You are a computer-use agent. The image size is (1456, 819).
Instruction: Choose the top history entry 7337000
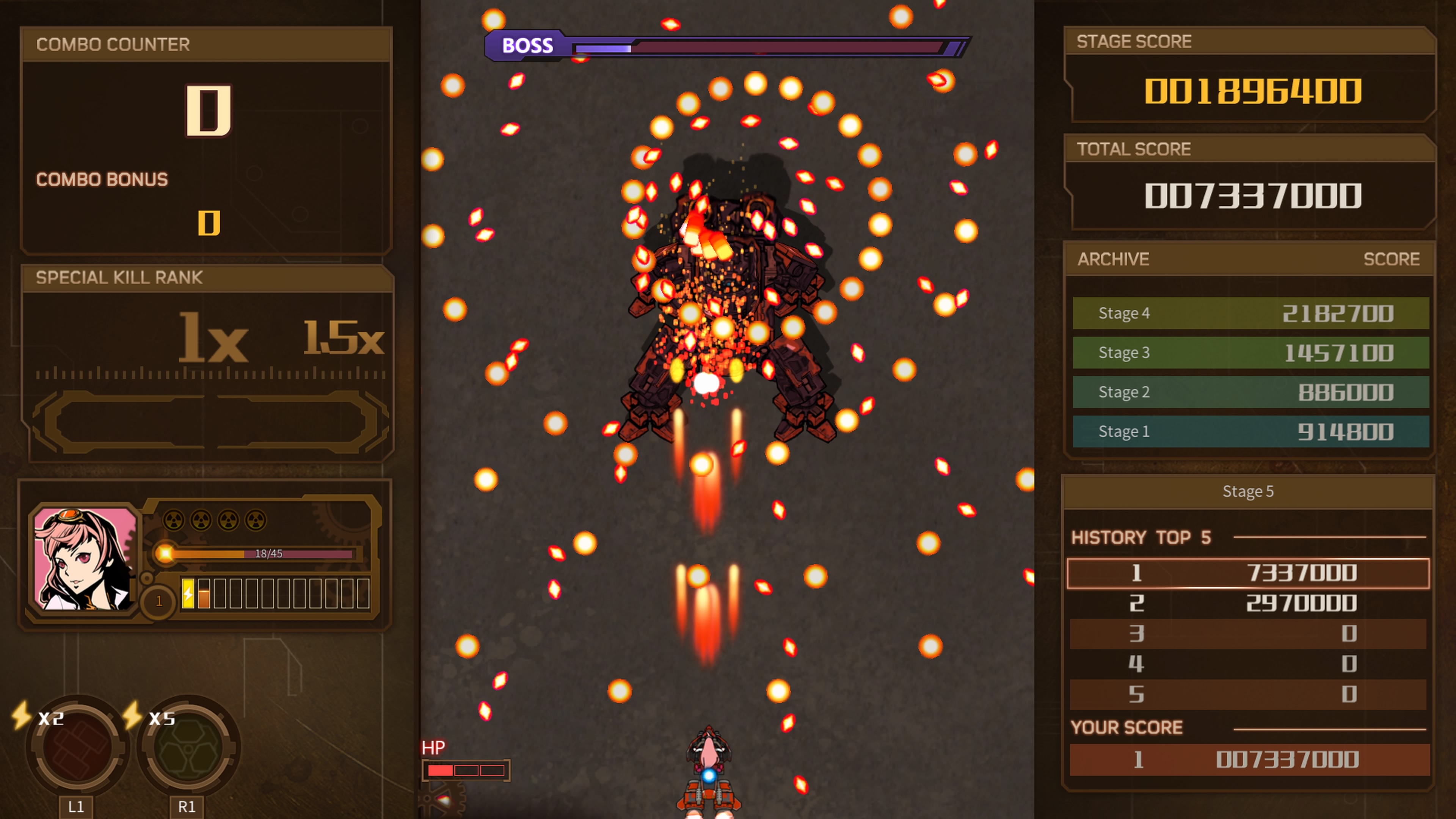[x=1247, y=573]
